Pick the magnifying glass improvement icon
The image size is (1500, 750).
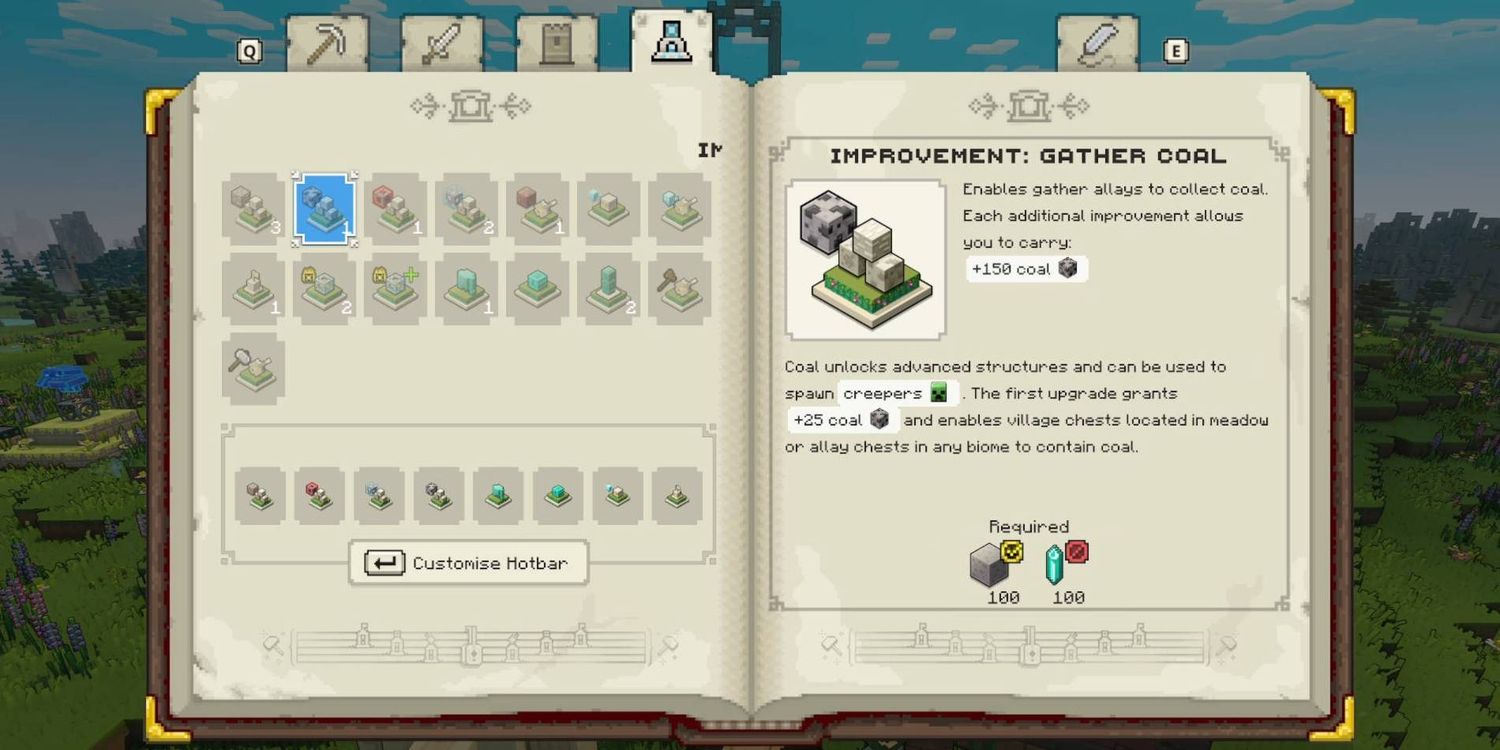tap(253, 368)
